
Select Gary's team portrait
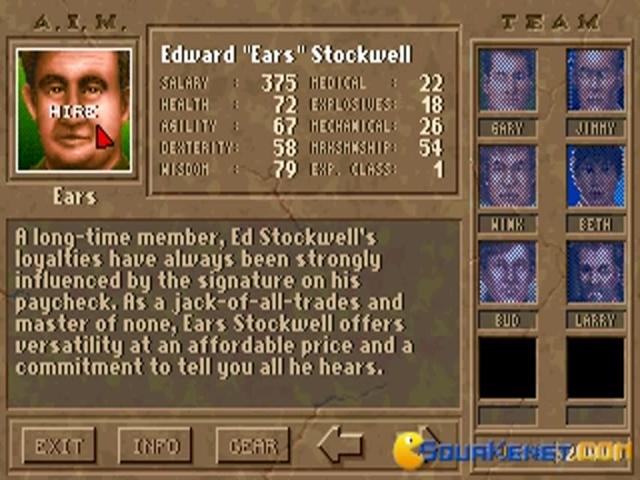(x=507, y=80)
